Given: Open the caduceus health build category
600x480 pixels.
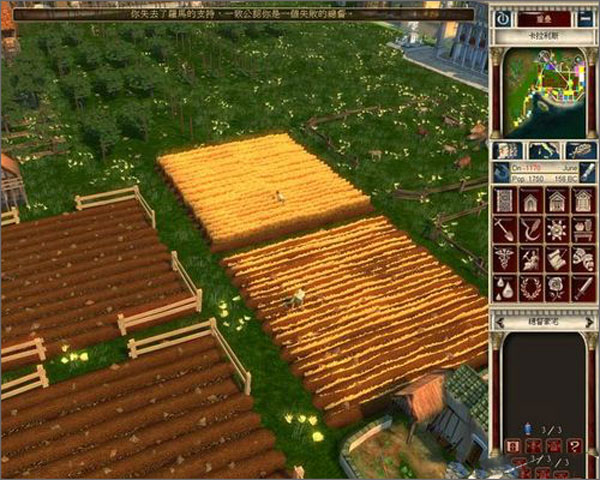Looking at the screenshot, I should 505,259.
